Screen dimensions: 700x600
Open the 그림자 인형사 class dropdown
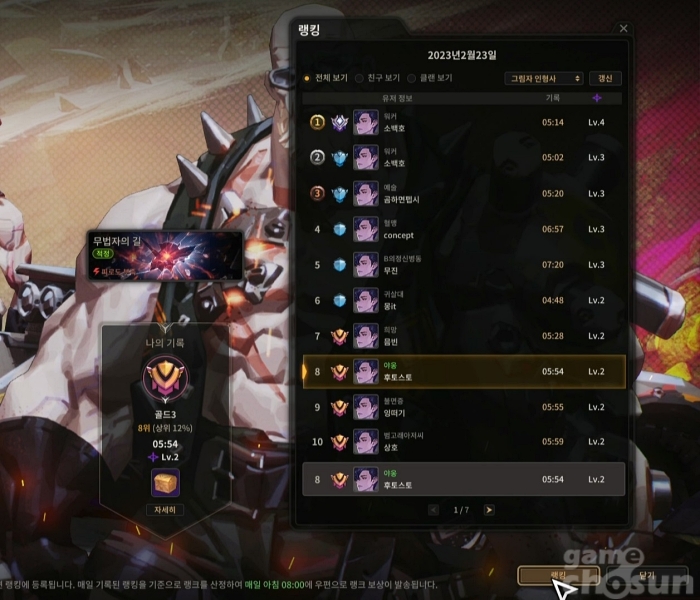pyautogui.click(x=544, y=78)
